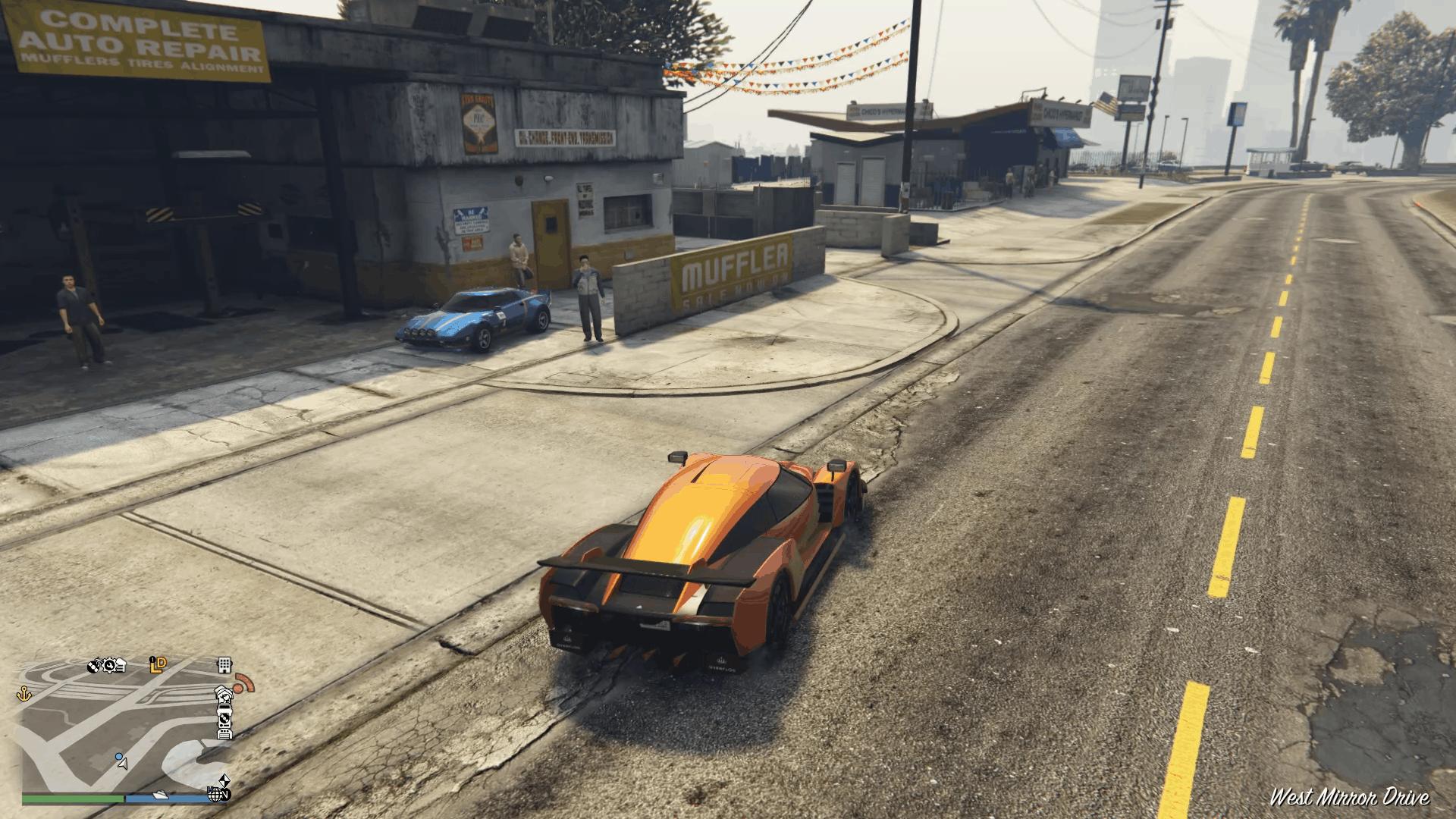This screenshot has width=1456, height=819.
Task: Select the yellow LD blip on minimap
Action: 158,666
